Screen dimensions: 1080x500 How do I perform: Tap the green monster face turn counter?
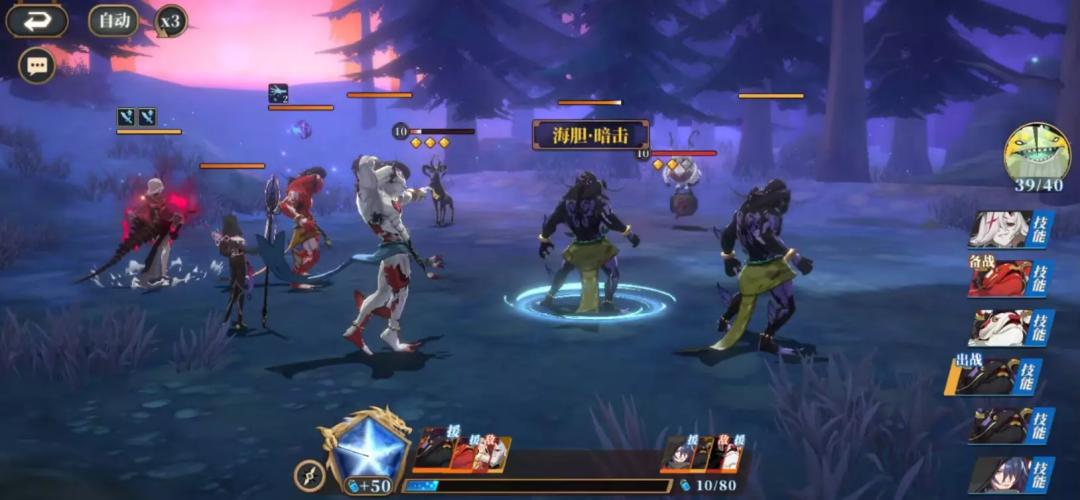coord(1036,153)
